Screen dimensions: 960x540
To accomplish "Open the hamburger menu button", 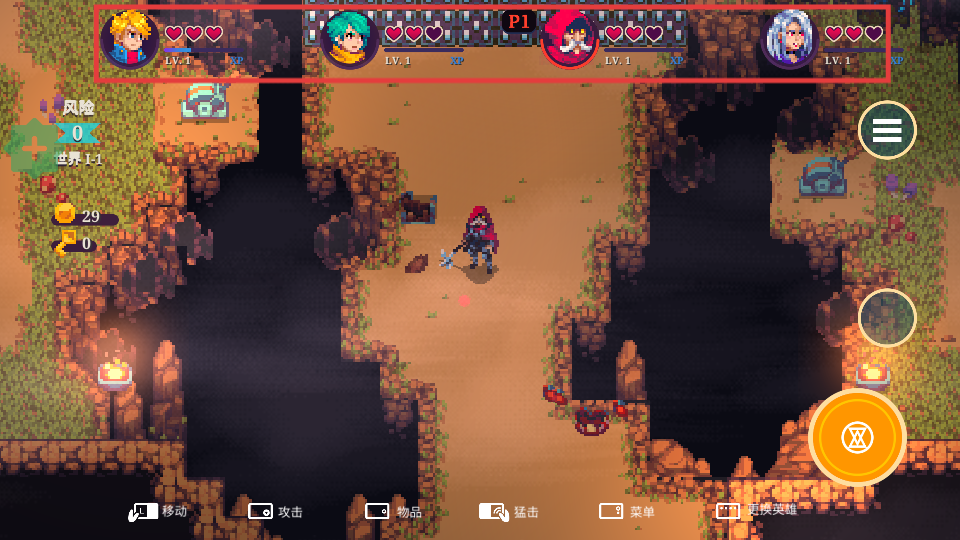I will [x=887, y=130].
